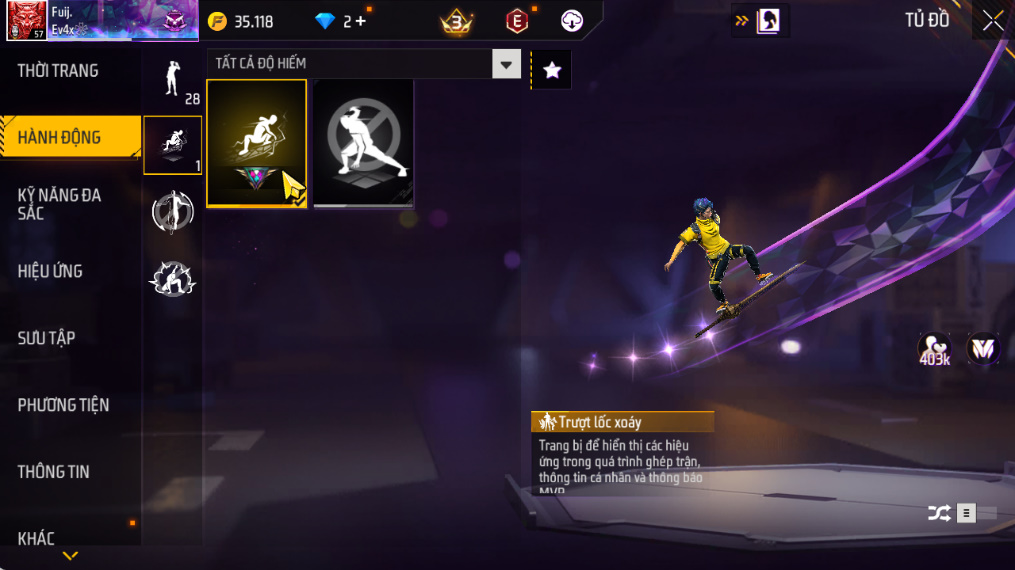The image size is (1015, 570).
Task: Open the Hiệu Ứng category
Action: [x=50, y=271]
